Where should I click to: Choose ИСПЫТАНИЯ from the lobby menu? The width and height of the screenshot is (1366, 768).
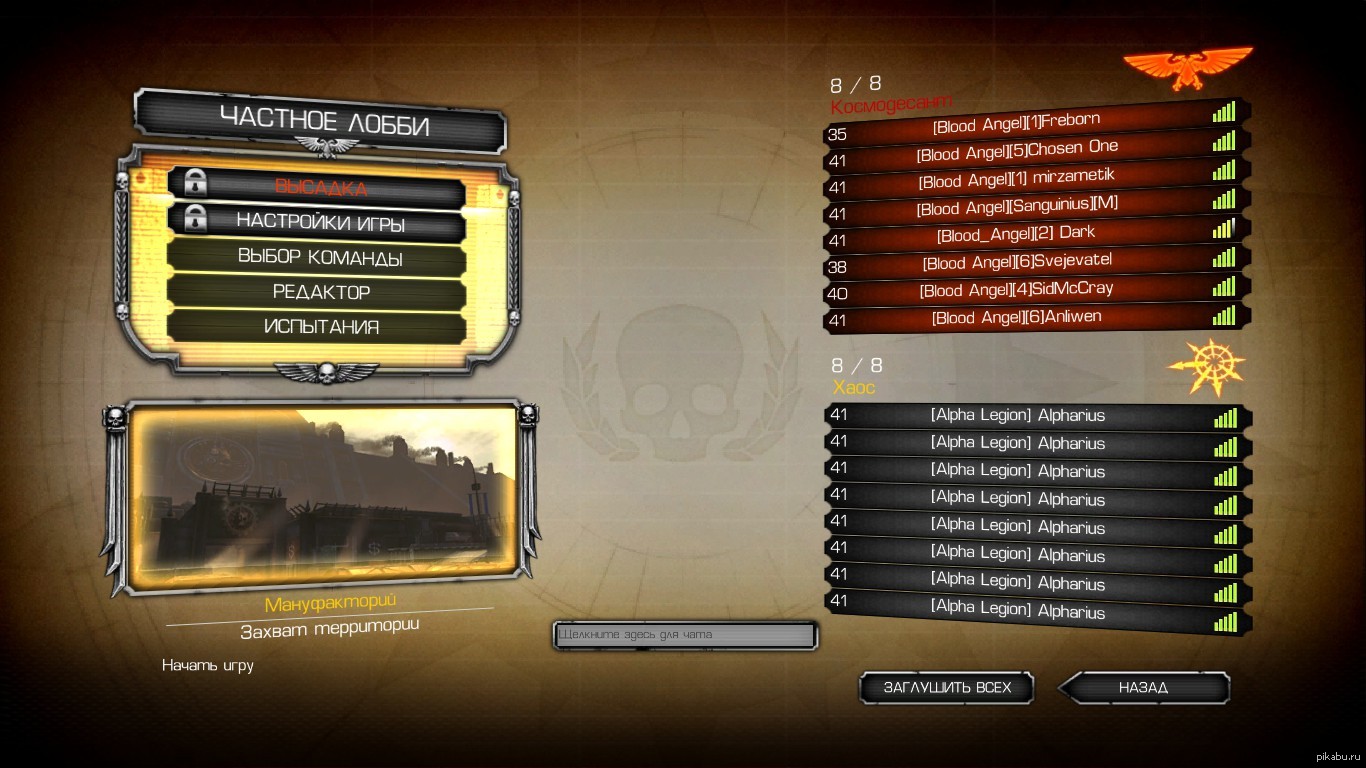[x=321, y=327]
